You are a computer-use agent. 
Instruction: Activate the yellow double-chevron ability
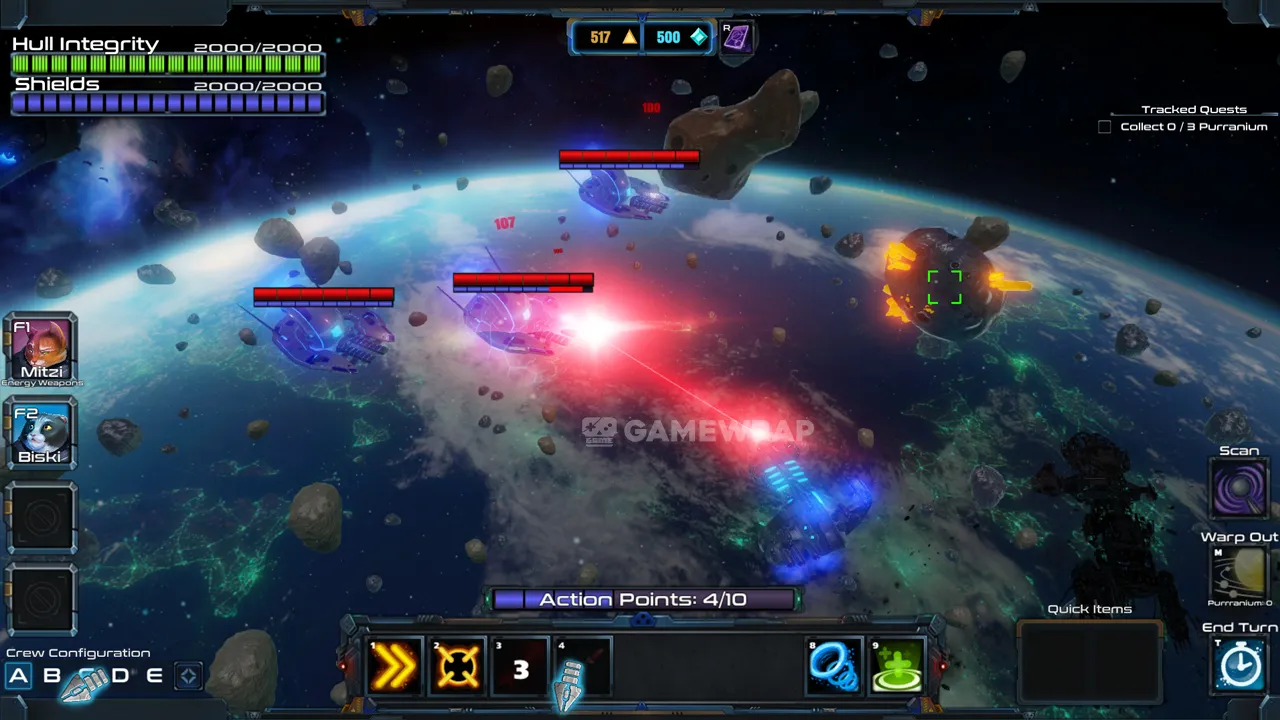(395, 666)
